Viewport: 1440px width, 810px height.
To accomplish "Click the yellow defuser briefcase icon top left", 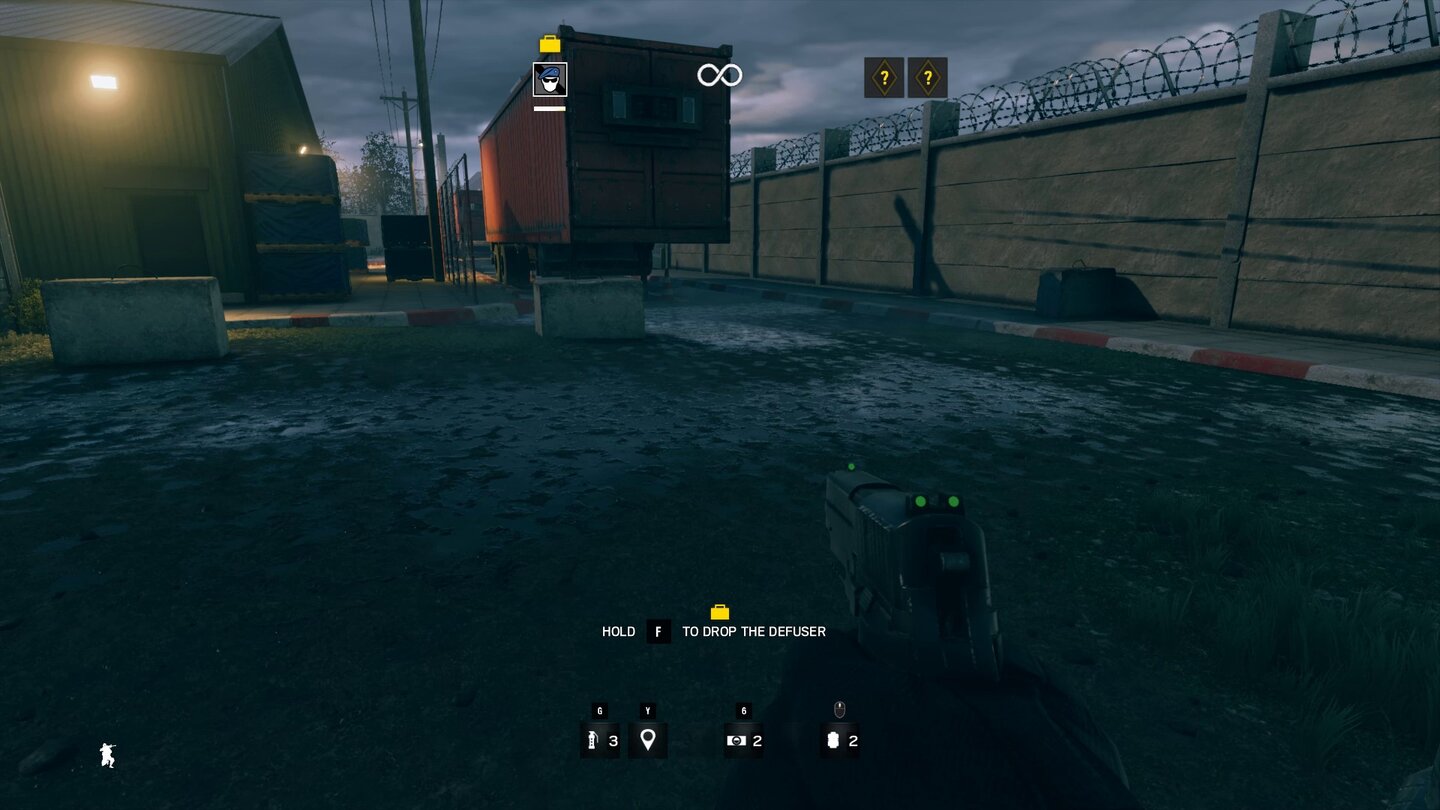I will pos(548,44).
